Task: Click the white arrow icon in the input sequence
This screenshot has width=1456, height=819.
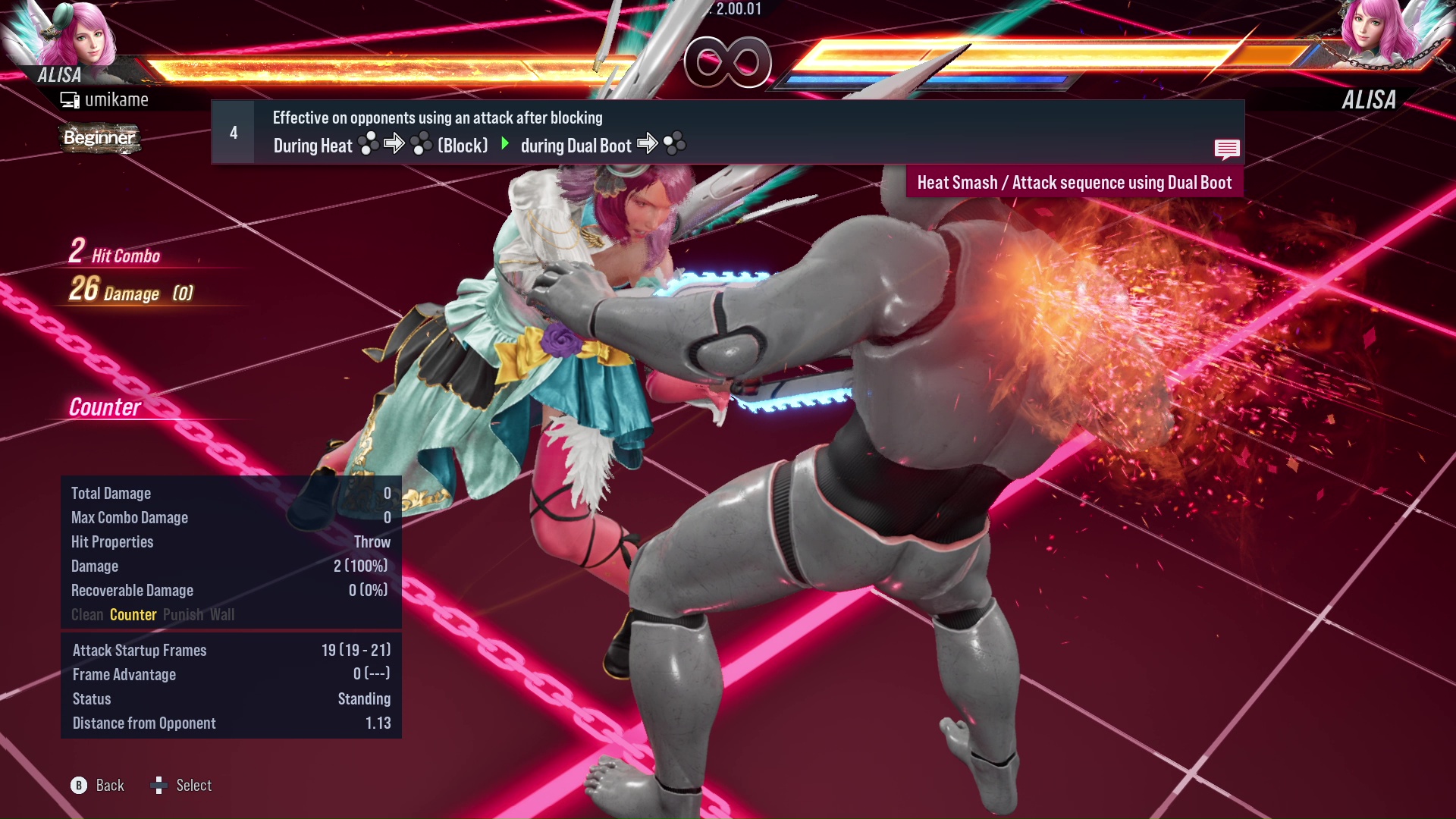Action: [x=395, y=144]
